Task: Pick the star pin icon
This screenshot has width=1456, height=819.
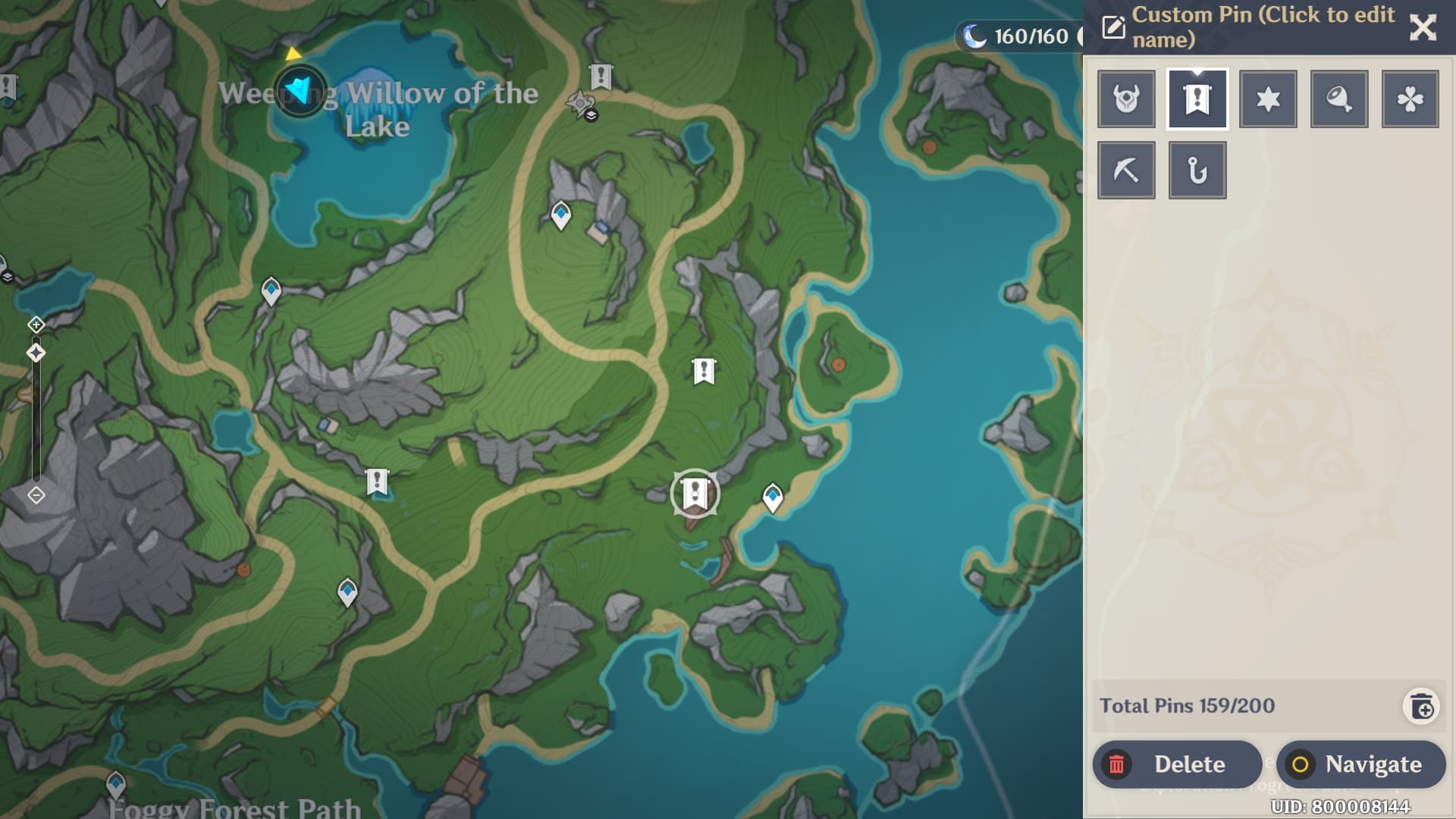Action: coord(1268,99)
